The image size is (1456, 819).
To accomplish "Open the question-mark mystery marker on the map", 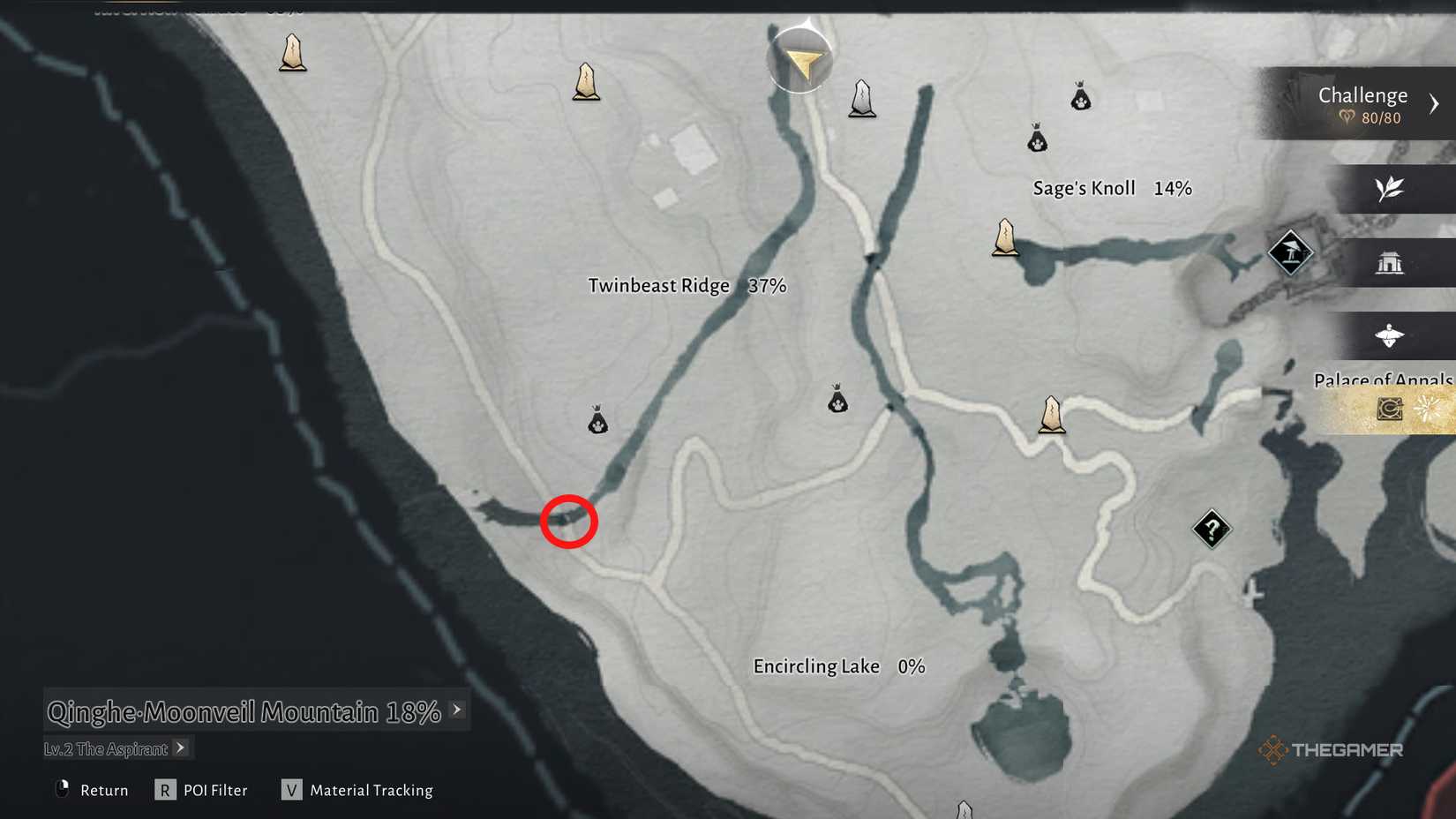I will tap(1211, 529).
